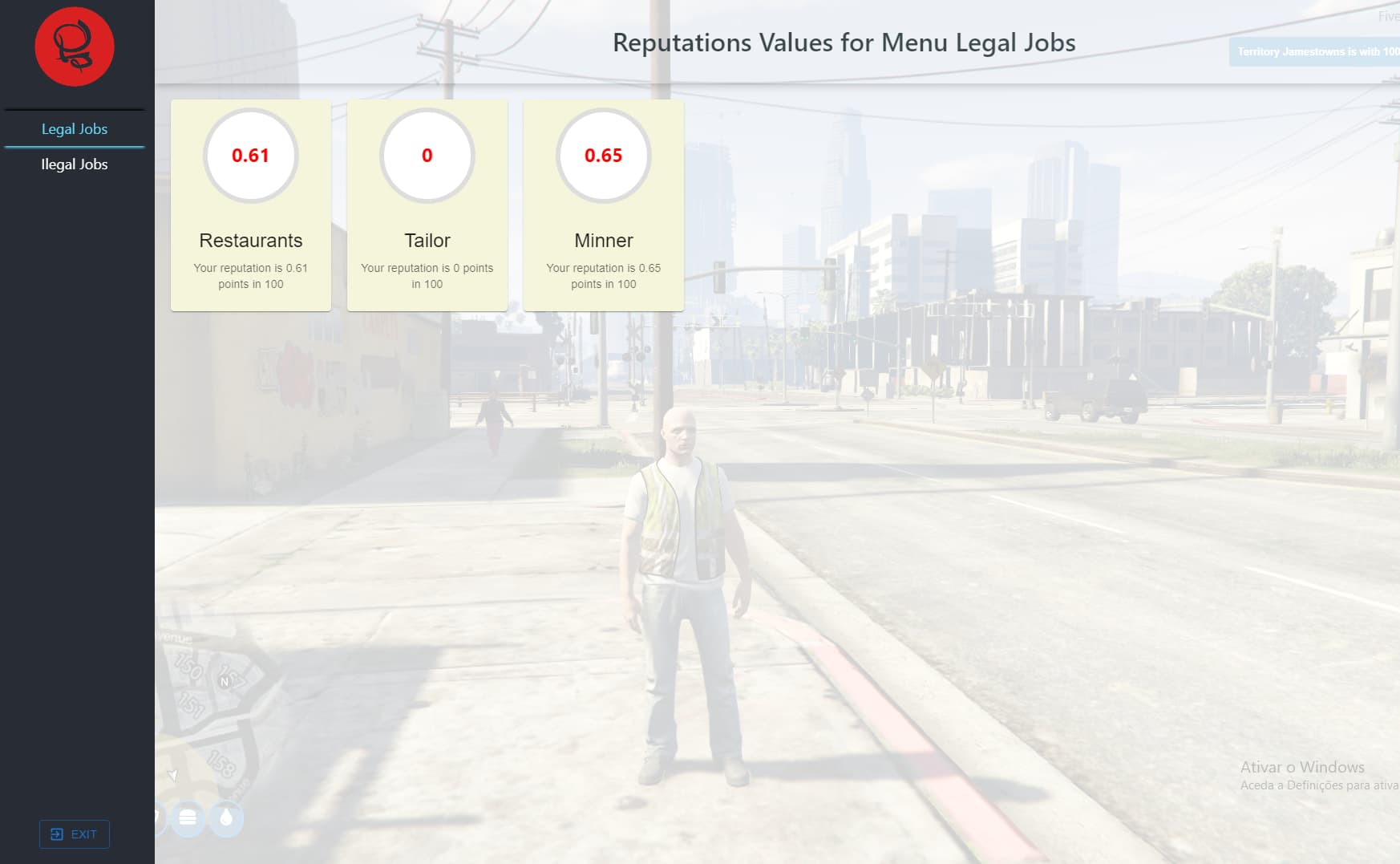Click the exit door icon on the EXIT button

point(56,834)
